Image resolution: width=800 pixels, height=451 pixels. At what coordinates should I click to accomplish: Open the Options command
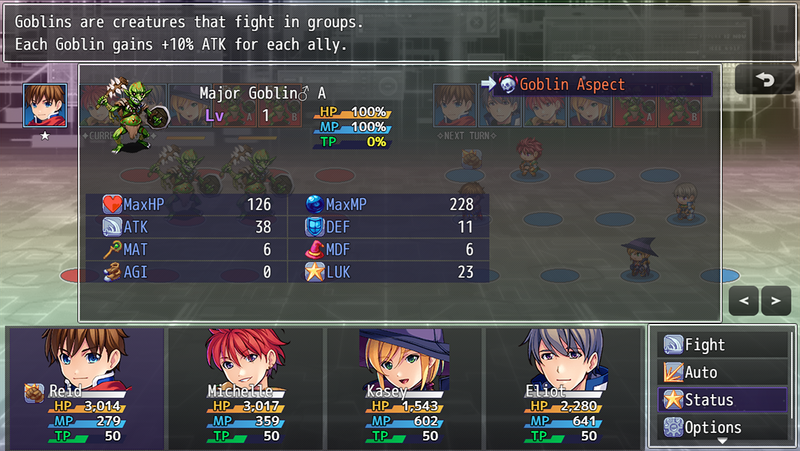[722, 427]
